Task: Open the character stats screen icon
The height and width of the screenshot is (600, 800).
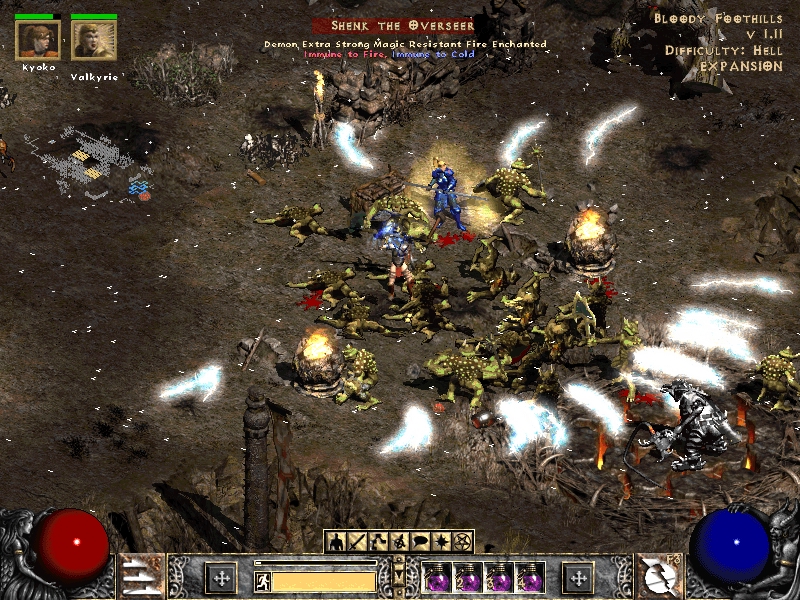Action: [336, 541]
